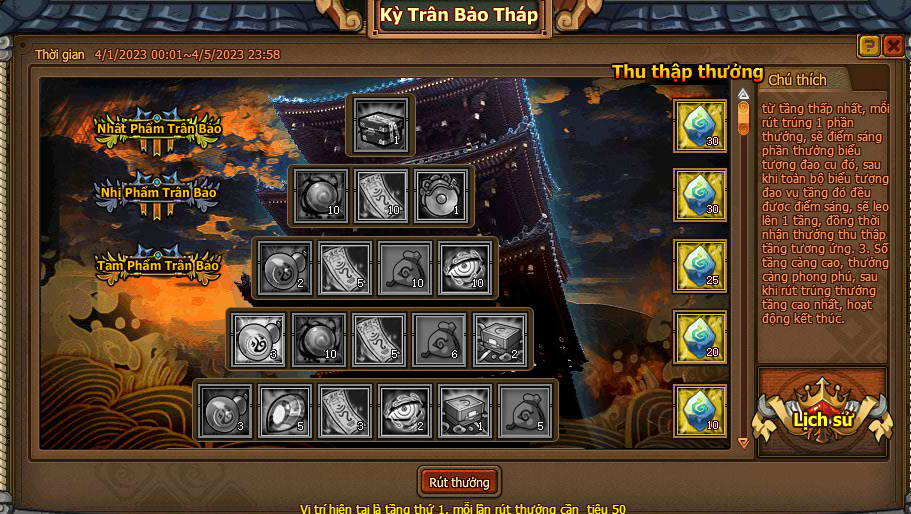The width and height of the screenshot is (911, 514).
Task: Choose the Nhị Phẩm Trân Bảo tier
Action: point(158,191)
